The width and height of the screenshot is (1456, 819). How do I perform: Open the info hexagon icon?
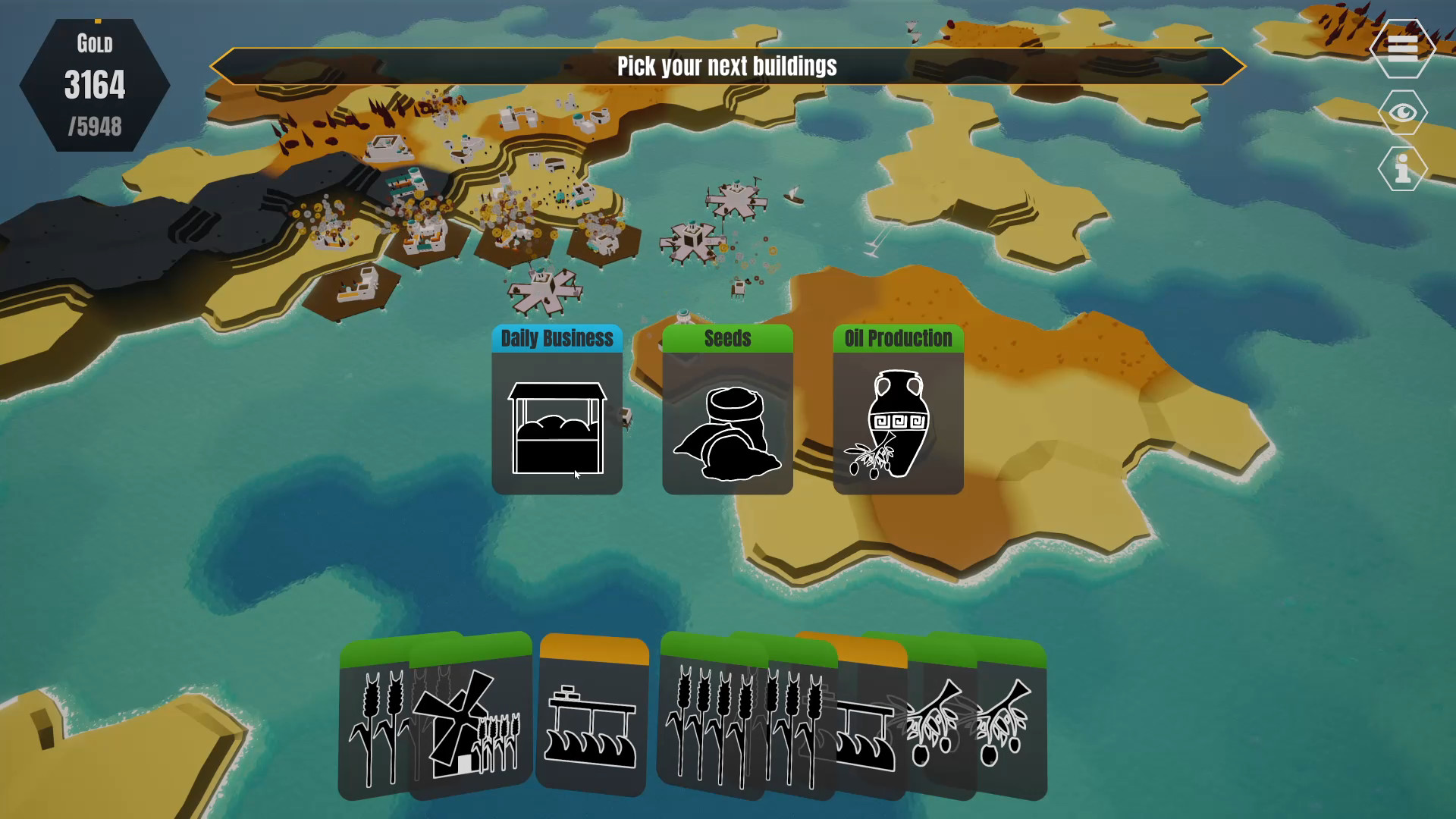tap(1402, 168)
